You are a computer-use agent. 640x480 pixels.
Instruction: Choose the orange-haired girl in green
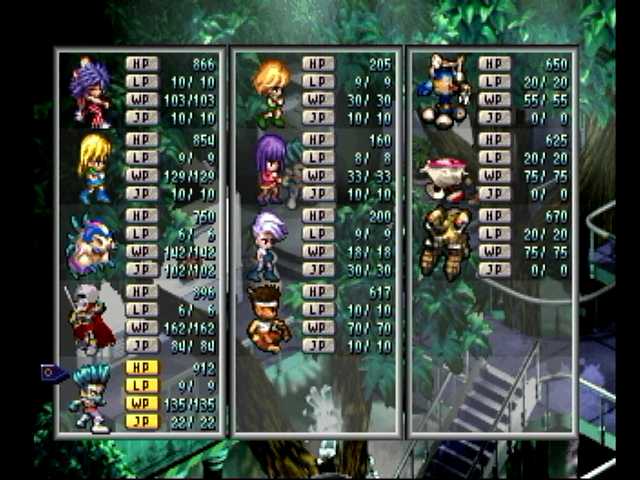[x=270, y=93]
